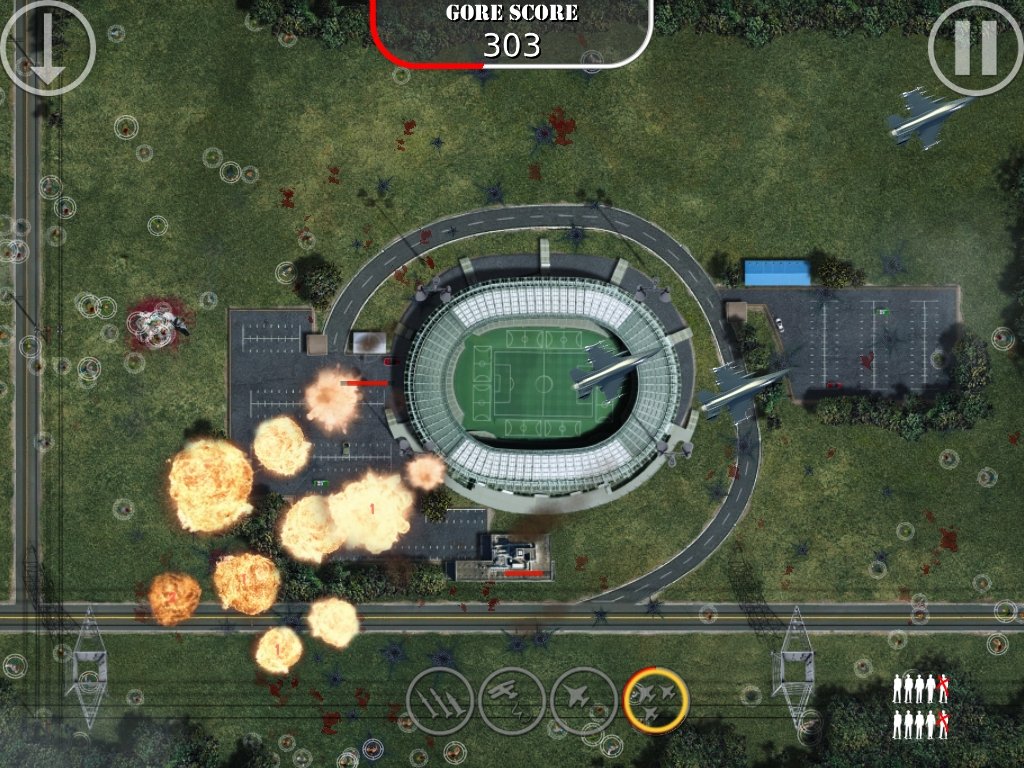This screenshot has height=768, width=1024.
Task: Launch the triple missile strike
Action: pos(439,700)
